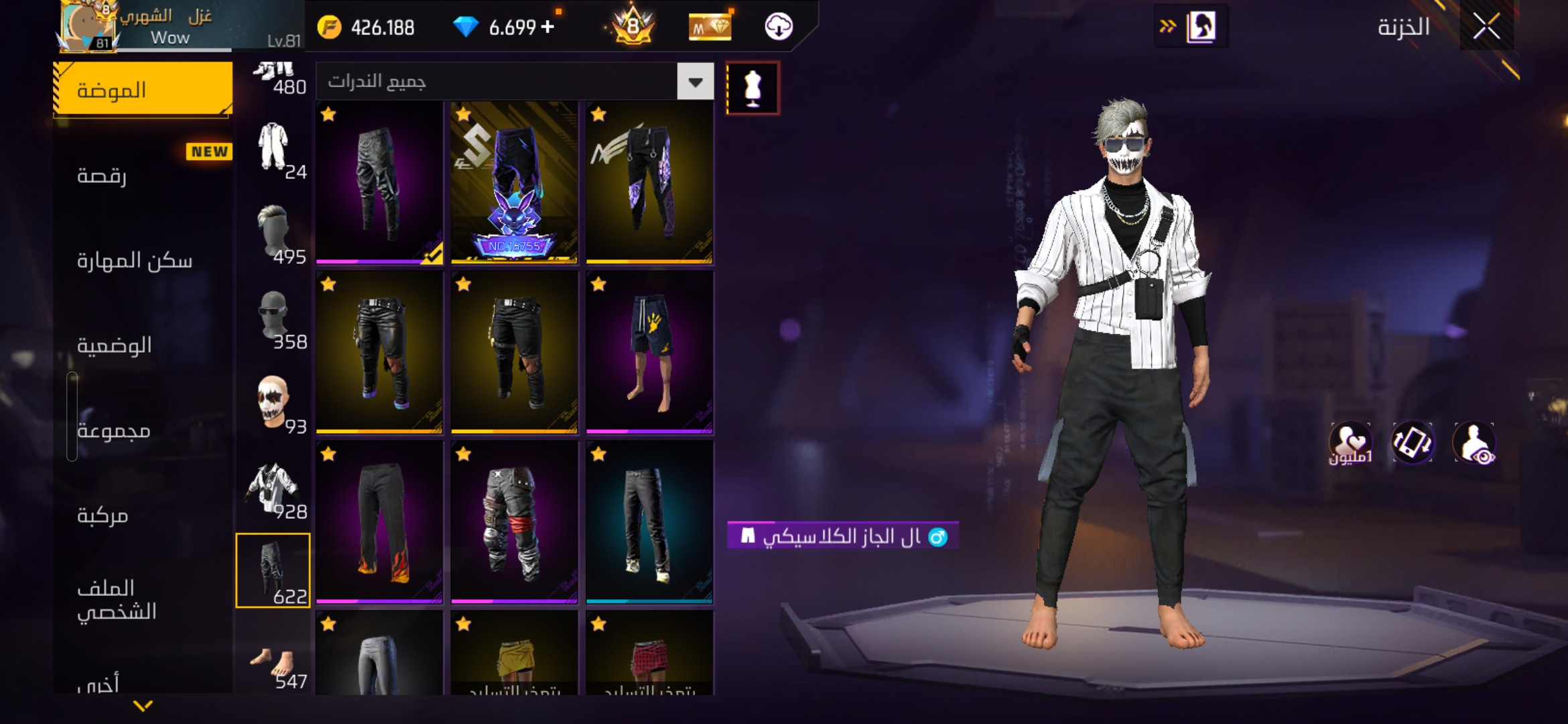This screenshot has width=1568, height=724.
Task: Open the face mask category
Action: [x=273, y=404]
